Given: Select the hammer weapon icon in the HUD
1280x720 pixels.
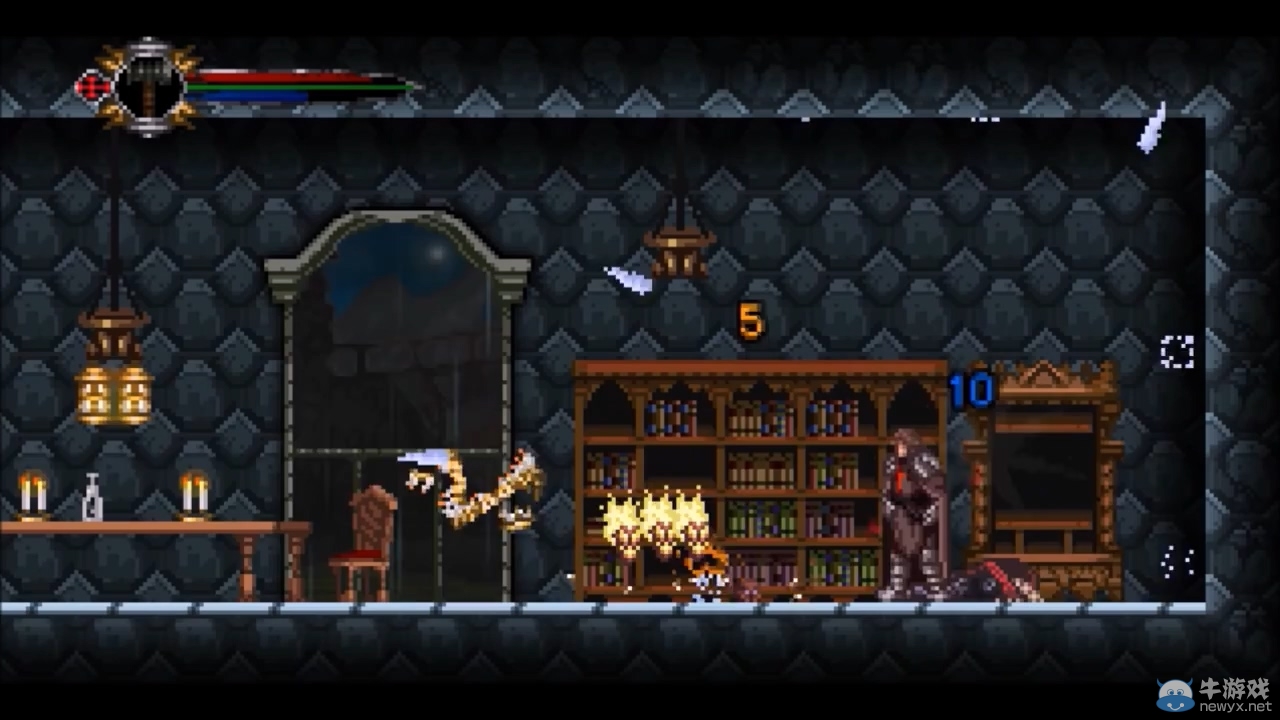Looking at the screenshot, I should click(x=148, y=80).
